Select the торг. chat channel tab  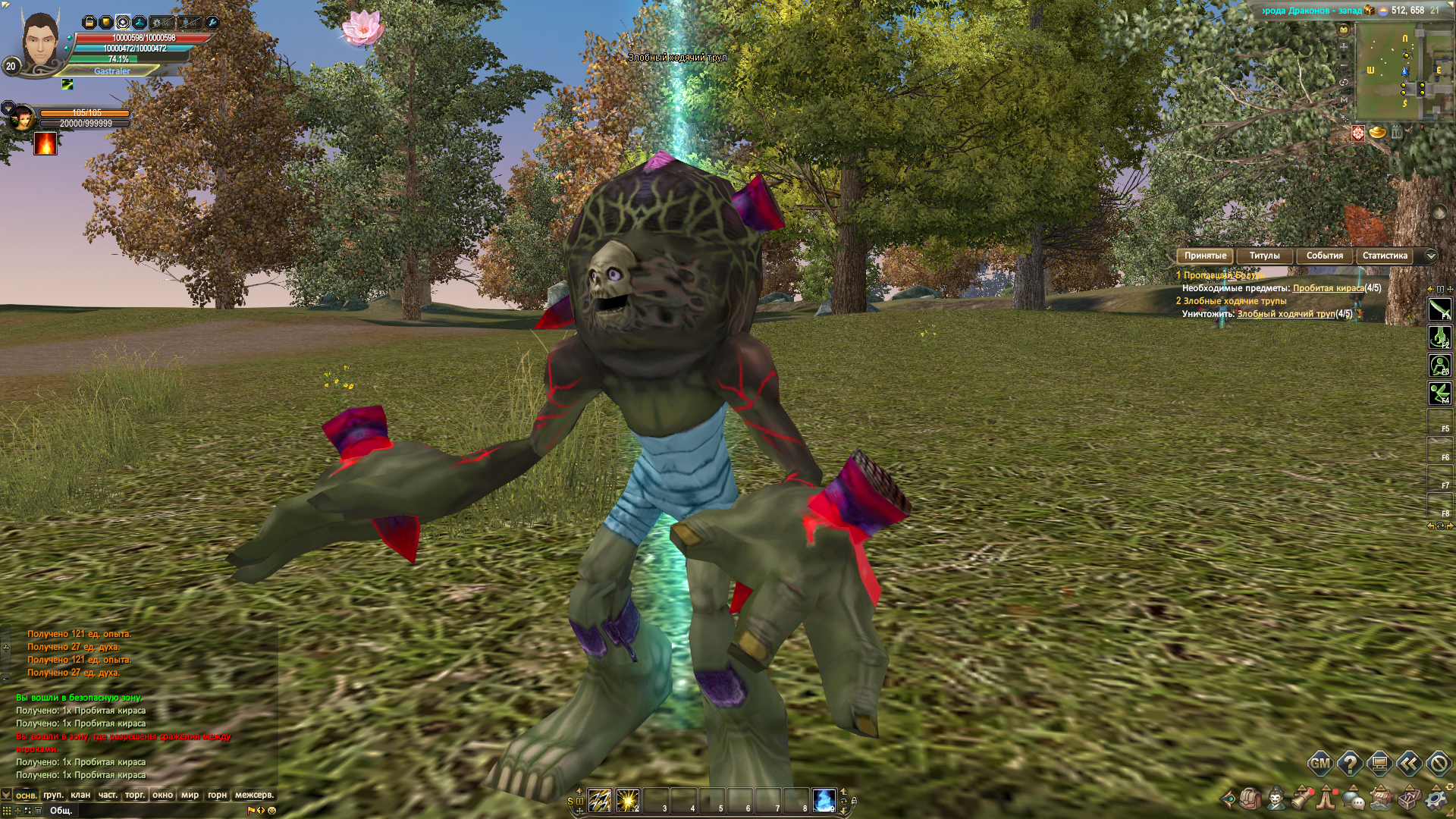(x=135, y=795)
